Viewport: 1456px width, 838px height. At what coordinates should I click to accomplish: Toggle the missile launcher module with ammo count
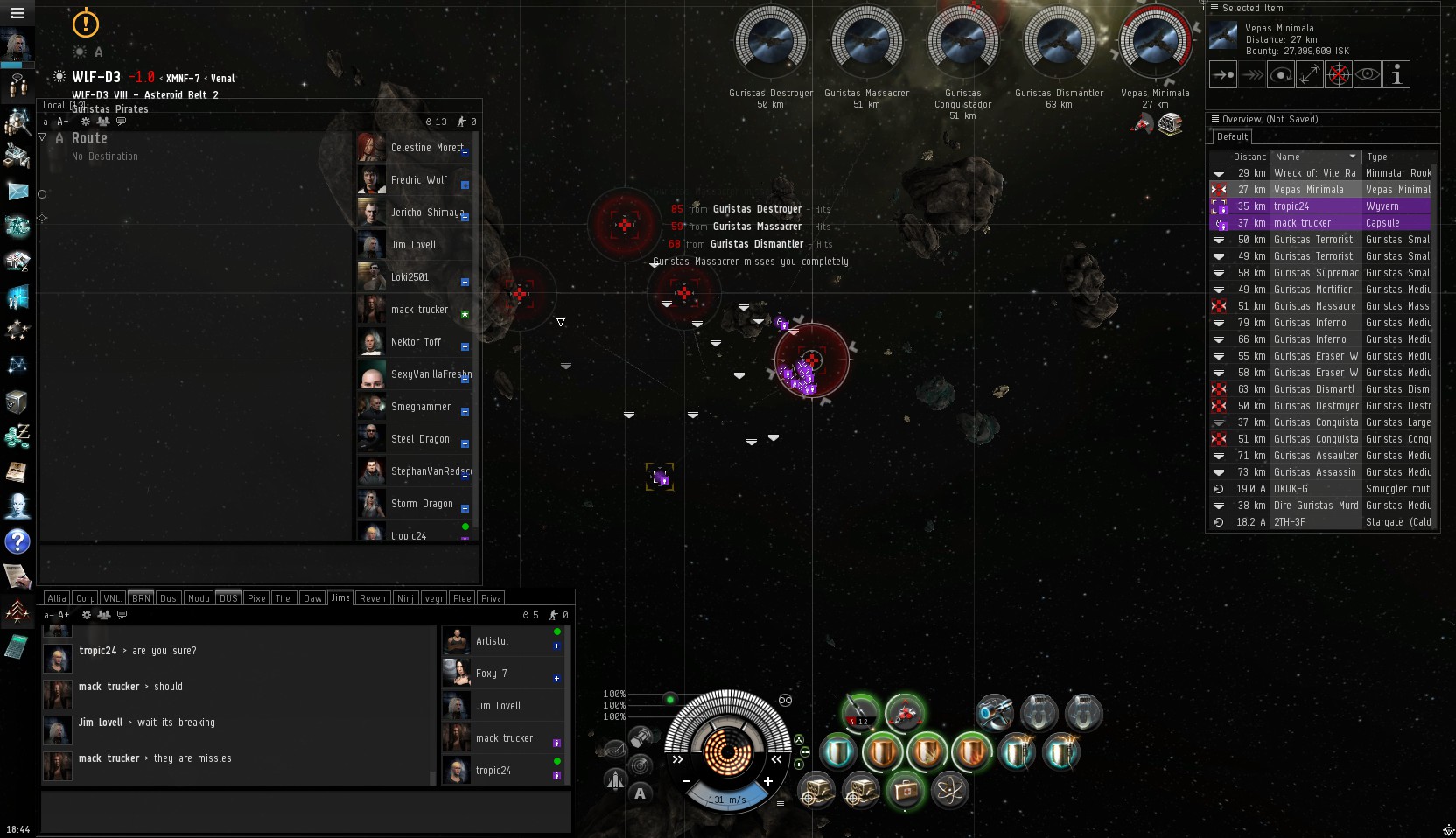click(x=861, y=712)
